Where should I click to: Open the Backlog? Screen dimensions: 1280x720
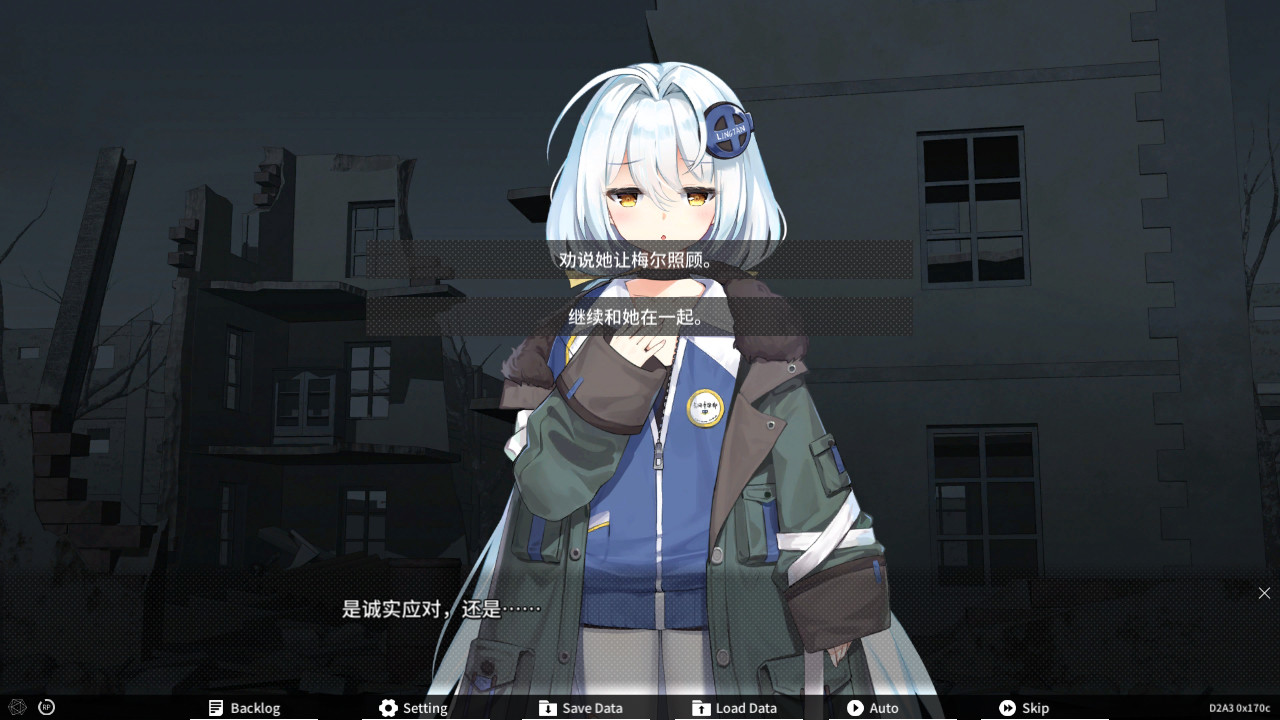(244, 708)
